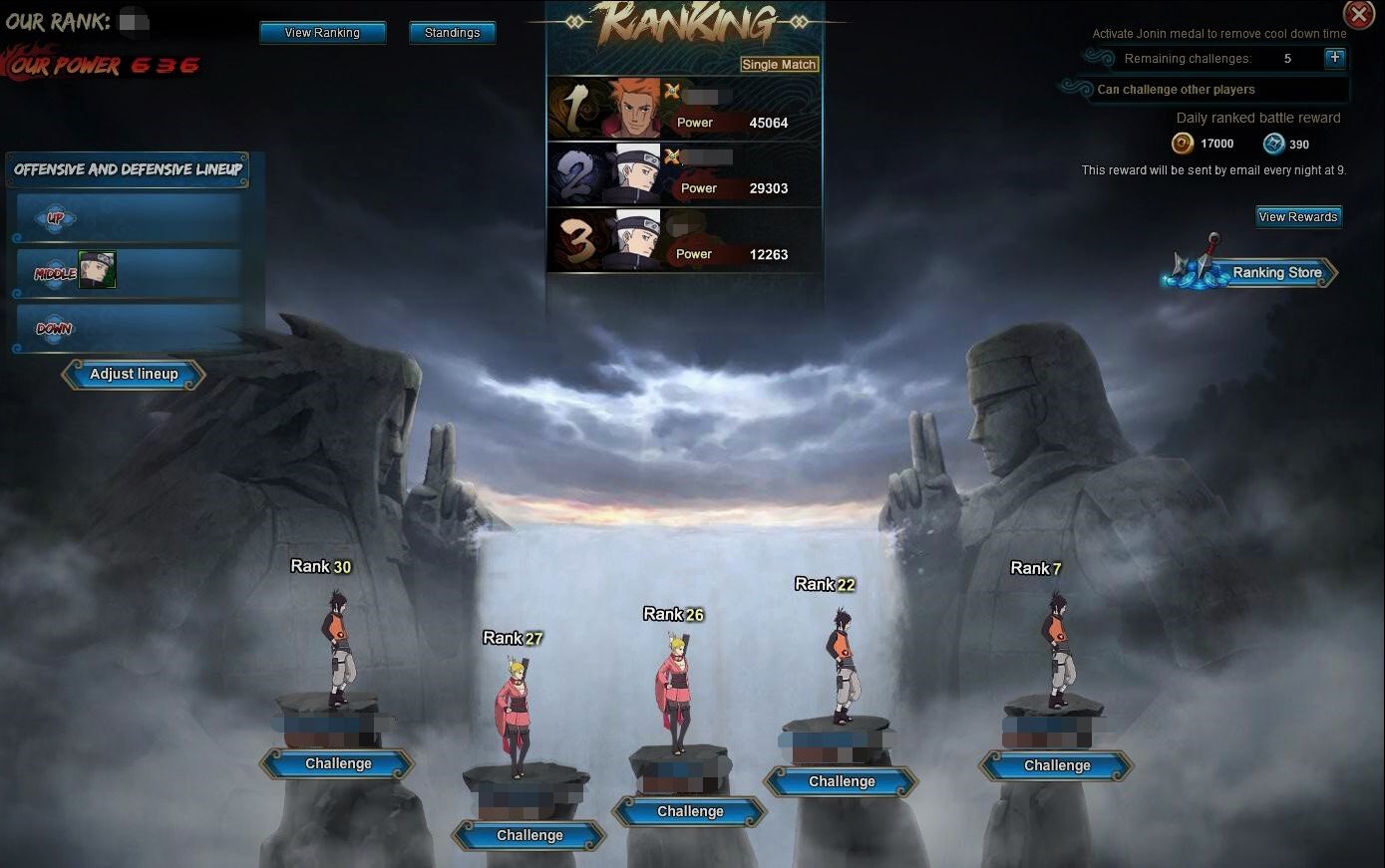
Task: Select the Up lineup slot
Action: click(130, 218)
